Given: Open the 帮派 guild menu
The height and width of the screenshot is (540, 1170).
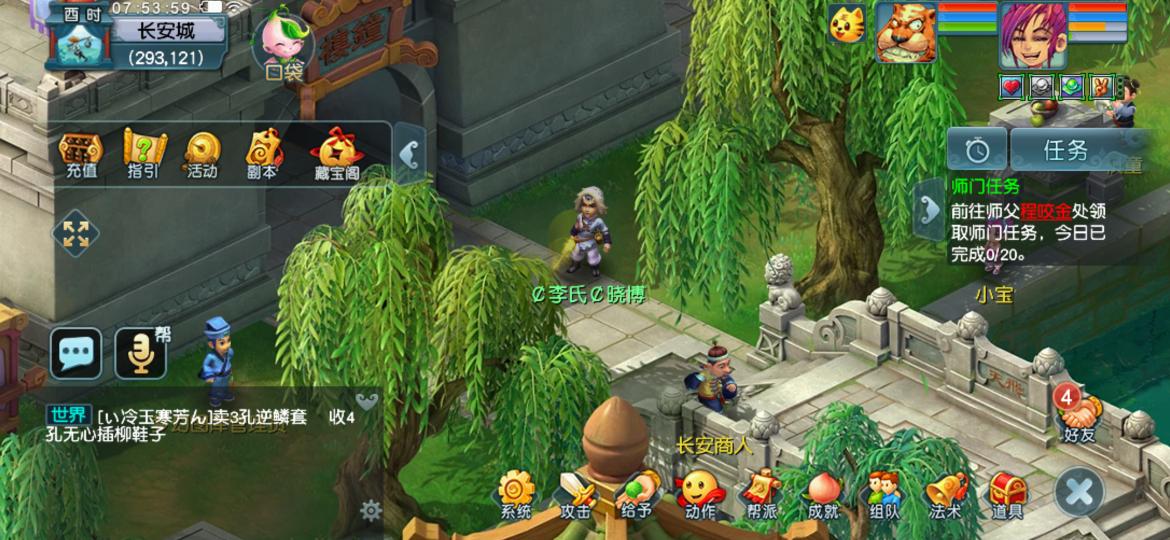Looking at the screenshot, I should 761,495.
